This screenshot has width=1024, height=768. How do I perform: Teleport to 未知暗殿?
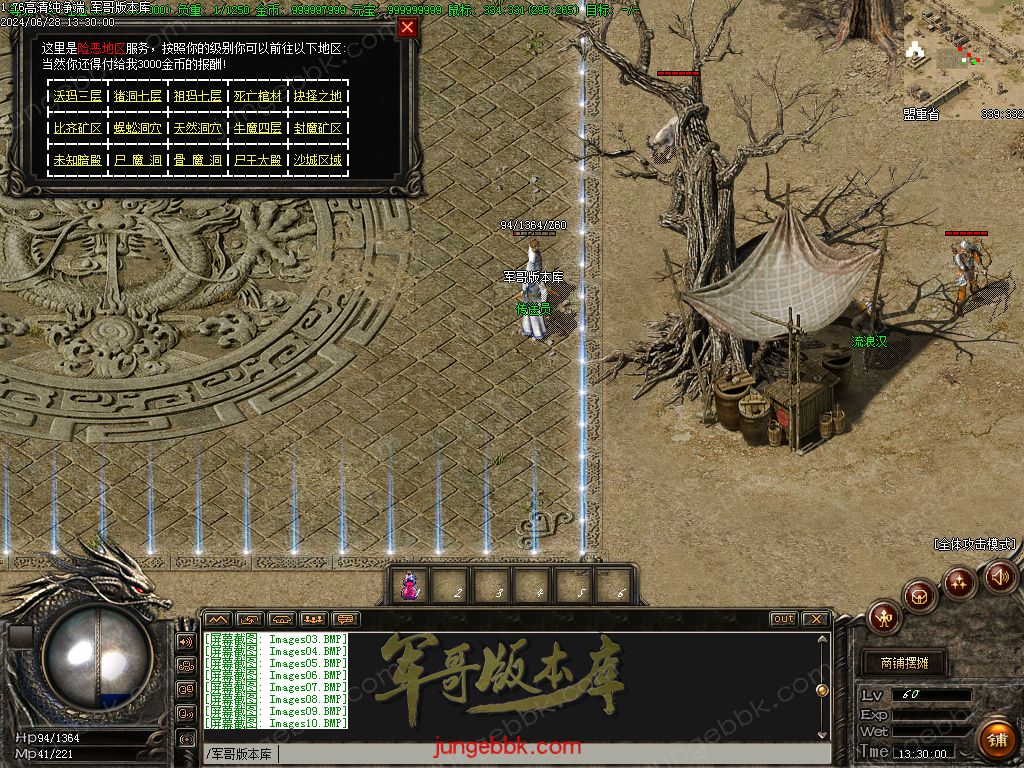pos(77,160)
